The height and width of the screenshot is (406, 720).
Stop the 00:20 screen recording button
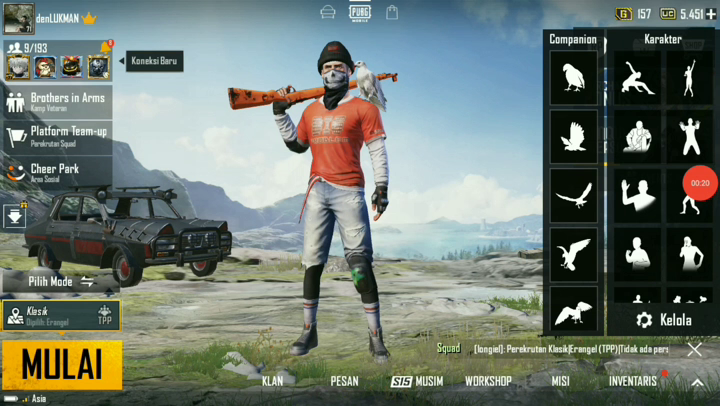pos(700,183)
